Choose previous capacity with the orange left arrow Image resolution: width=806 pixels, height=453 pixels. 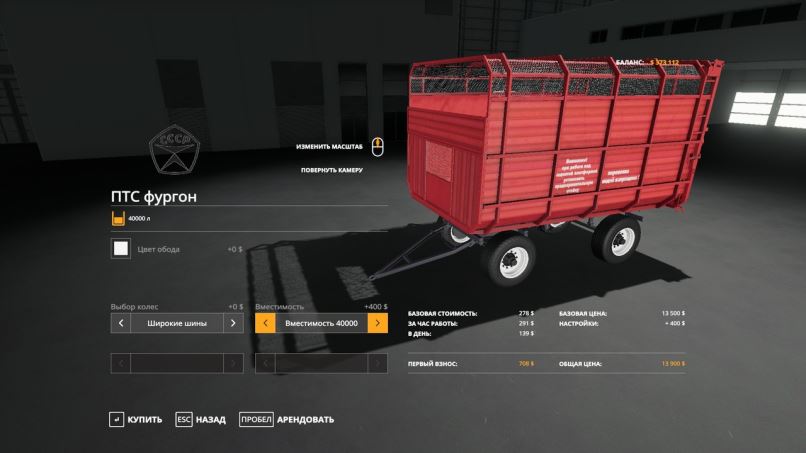265,323
